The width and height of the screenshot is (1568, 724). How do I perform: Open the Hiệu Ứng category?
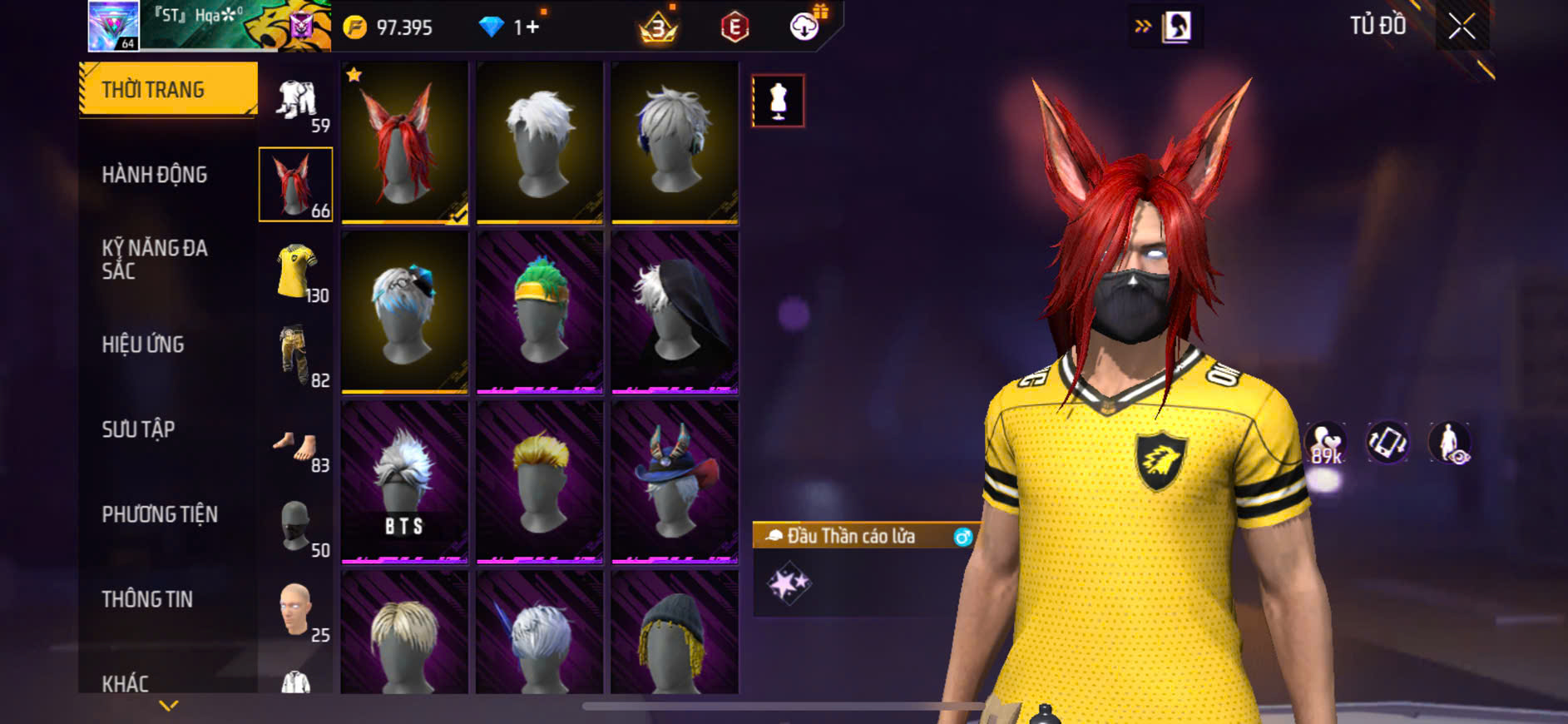[x=143, y=345]
